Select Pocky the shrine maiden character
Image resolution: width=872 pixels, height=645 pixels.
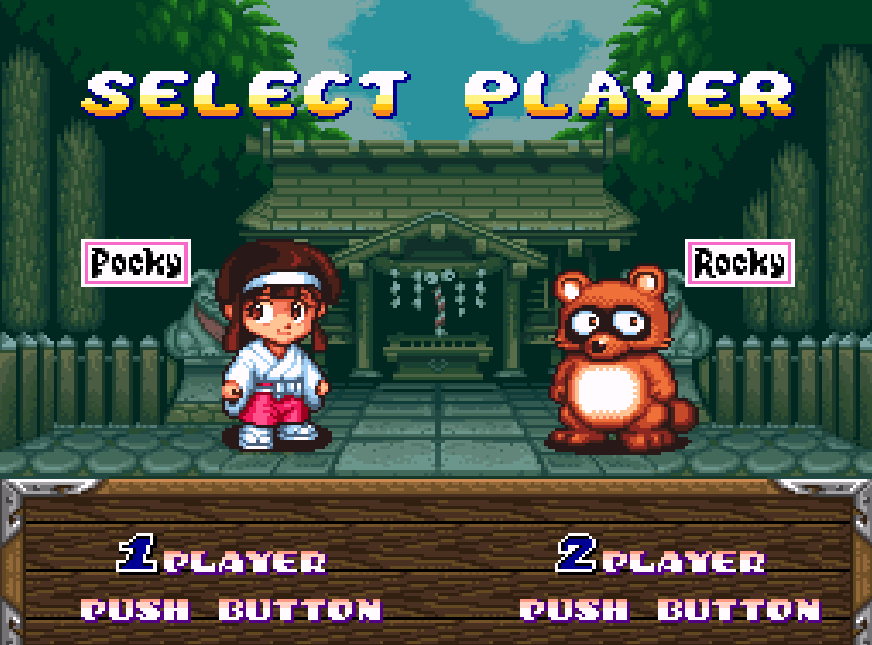[272, 347]
